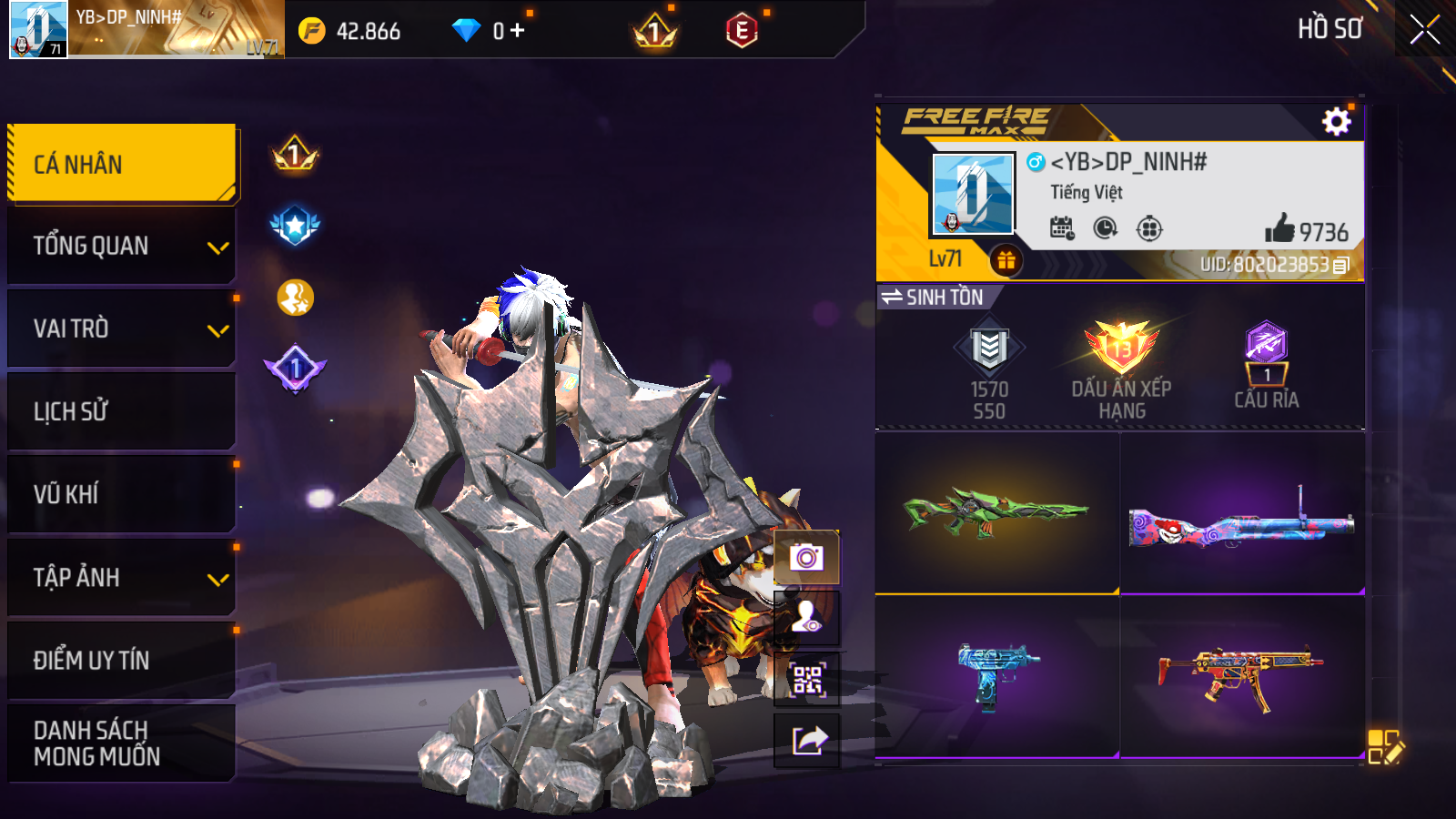Switch to the VŨ KHÍ tab
The width and height of the screenshot is (1456, 819).
122,494
